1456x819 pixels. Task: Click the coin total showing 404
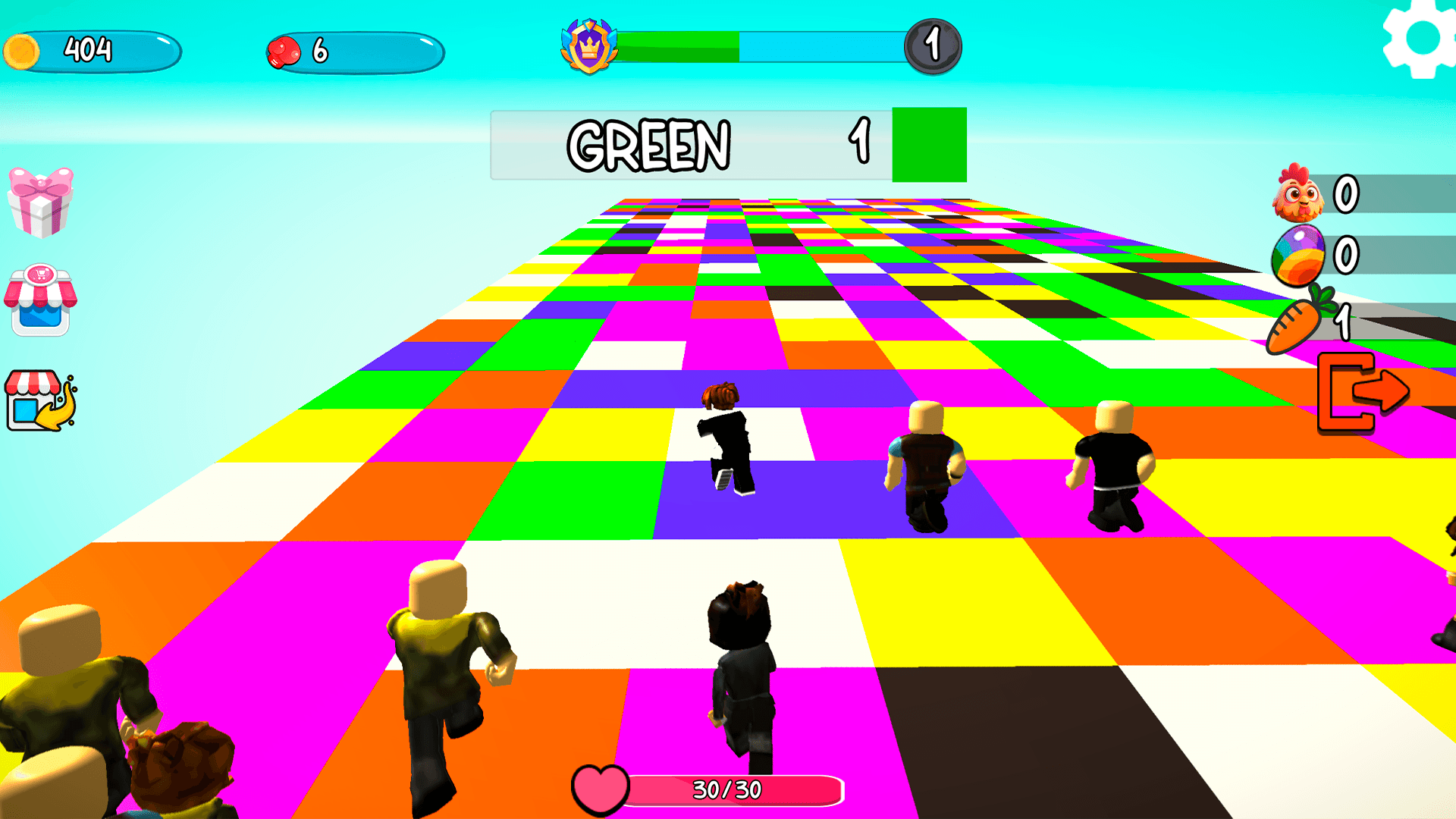(89, 49)
